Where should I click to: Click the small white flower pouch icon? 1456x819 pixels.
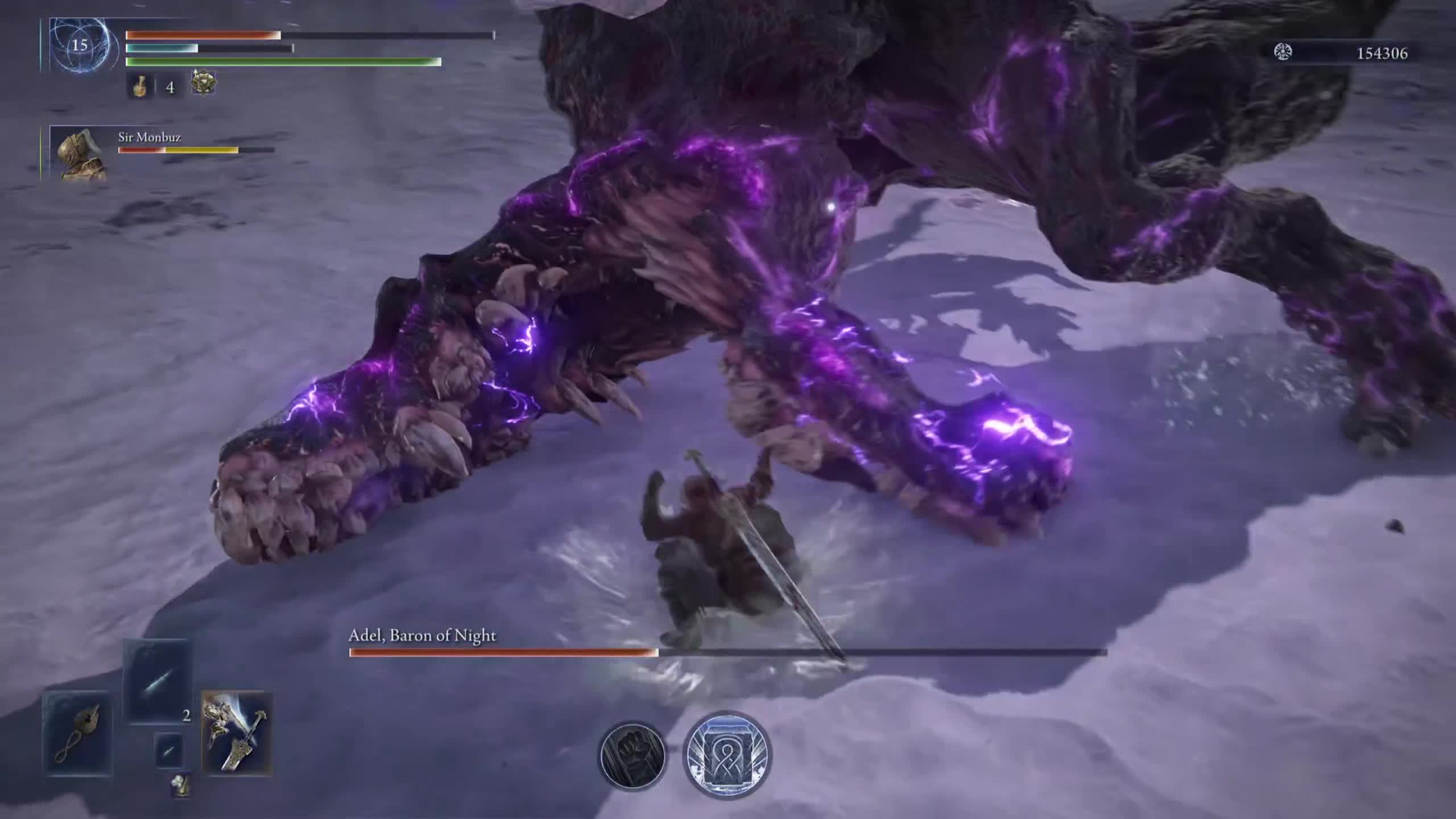pyautogui.click(x=180, y=785)
